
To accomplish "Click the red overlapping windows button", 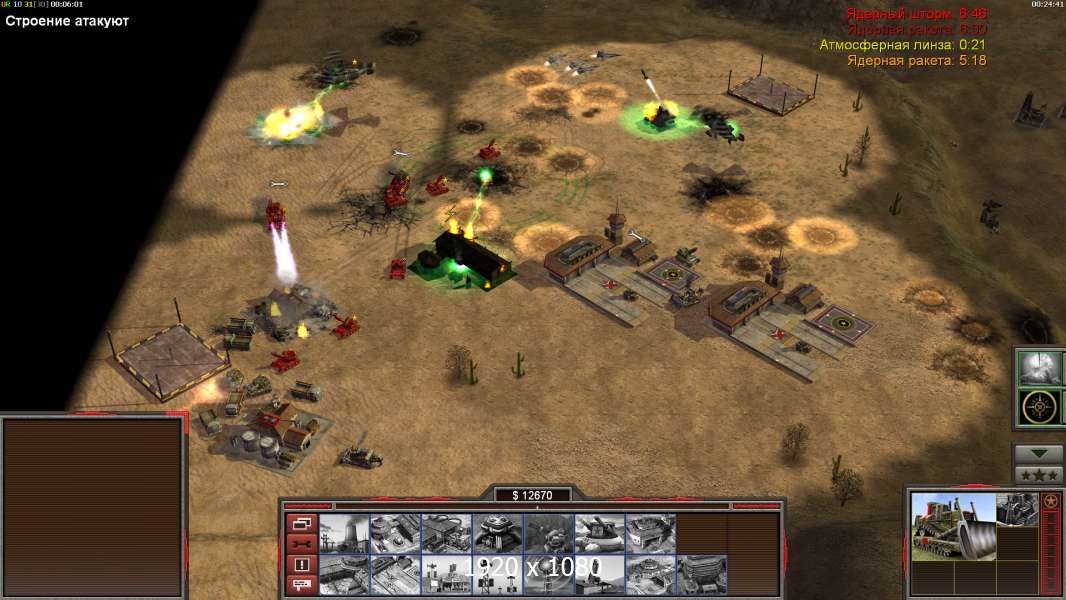I will [x=301, y=523].
